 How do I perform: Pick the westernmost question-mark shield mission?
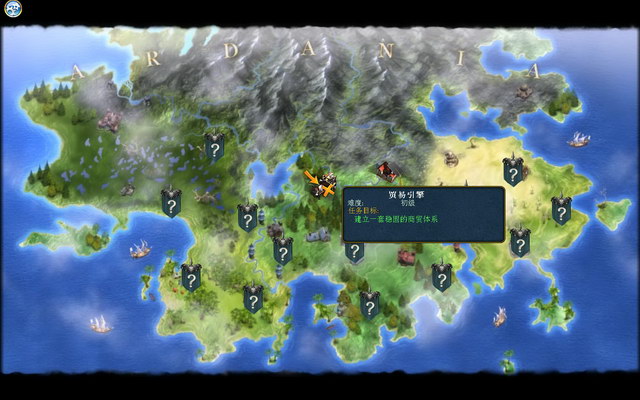pyautogui.click(x=171, y=203)
